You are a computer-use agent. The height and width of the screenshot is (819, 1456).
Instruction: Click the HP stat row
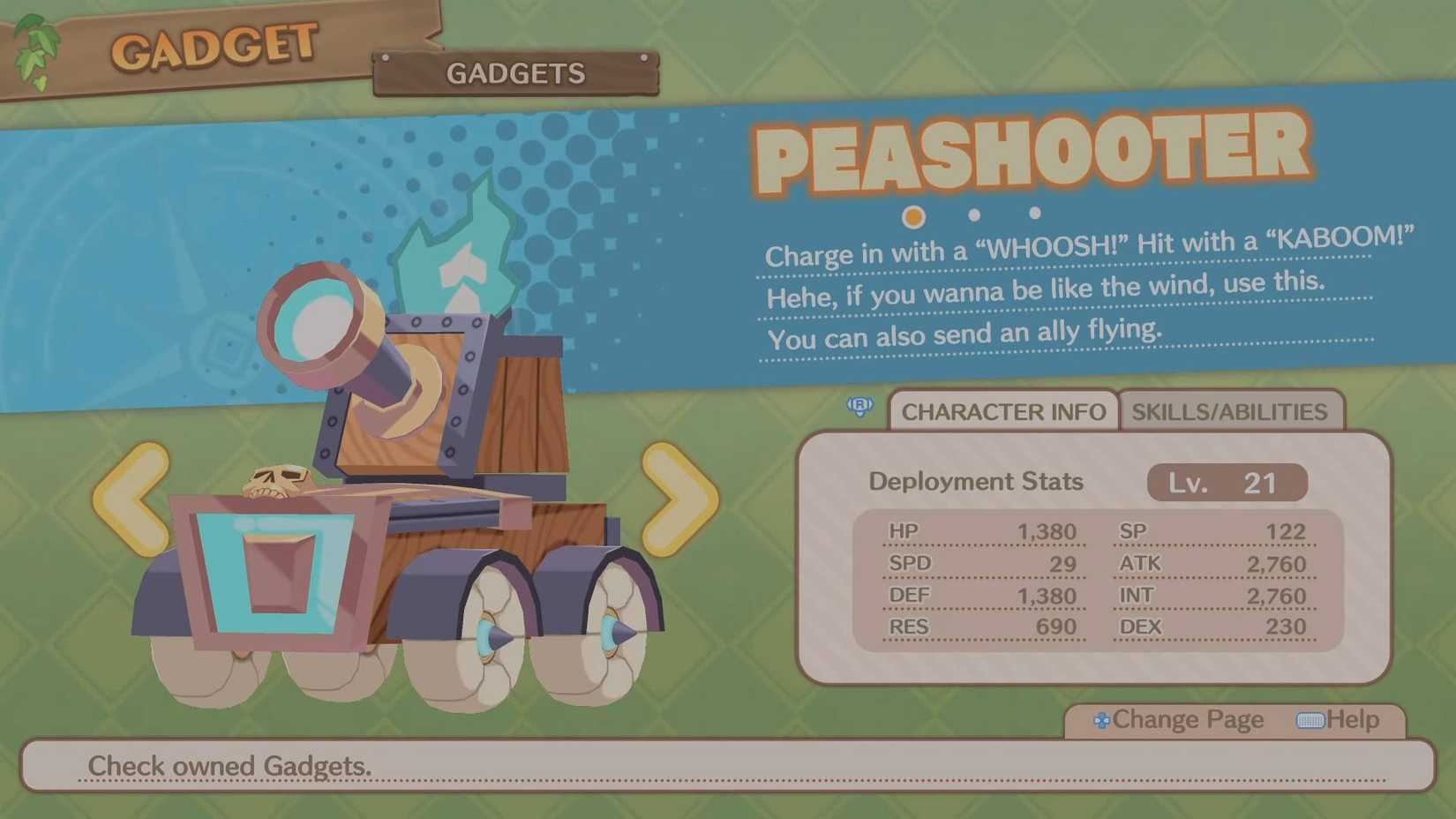tap(979, 531)
